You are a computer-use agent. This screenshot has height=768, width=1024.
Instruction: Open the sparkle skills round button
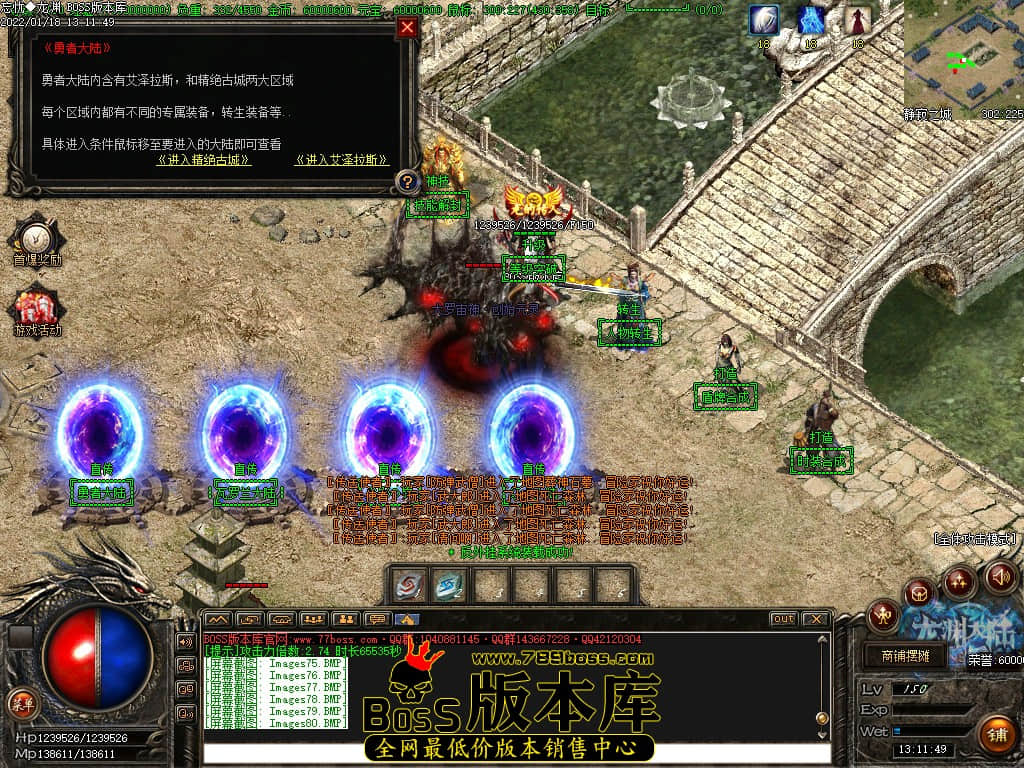(959, 580)
